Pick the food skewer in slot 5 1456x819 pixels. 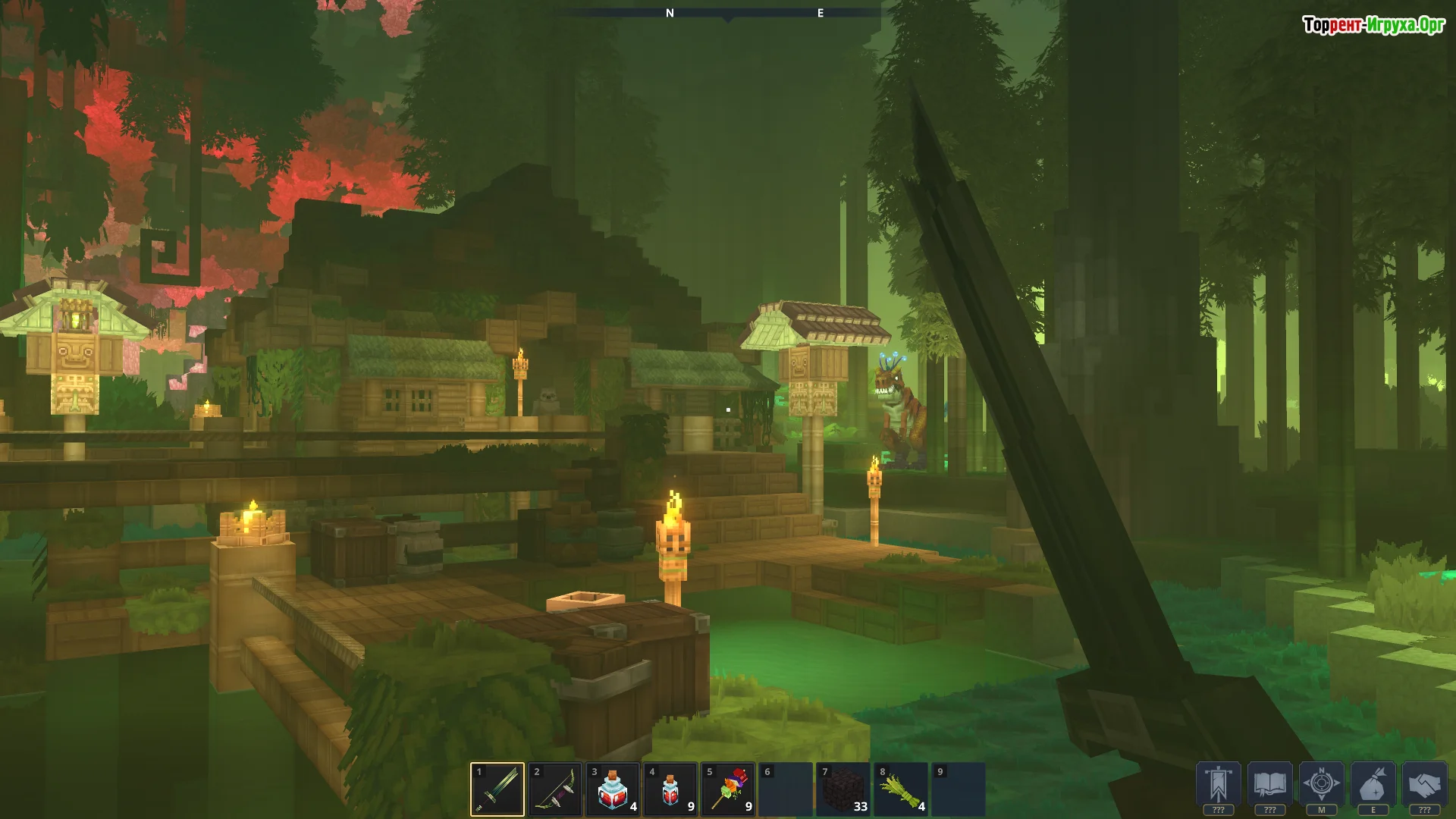click(728, 789)
